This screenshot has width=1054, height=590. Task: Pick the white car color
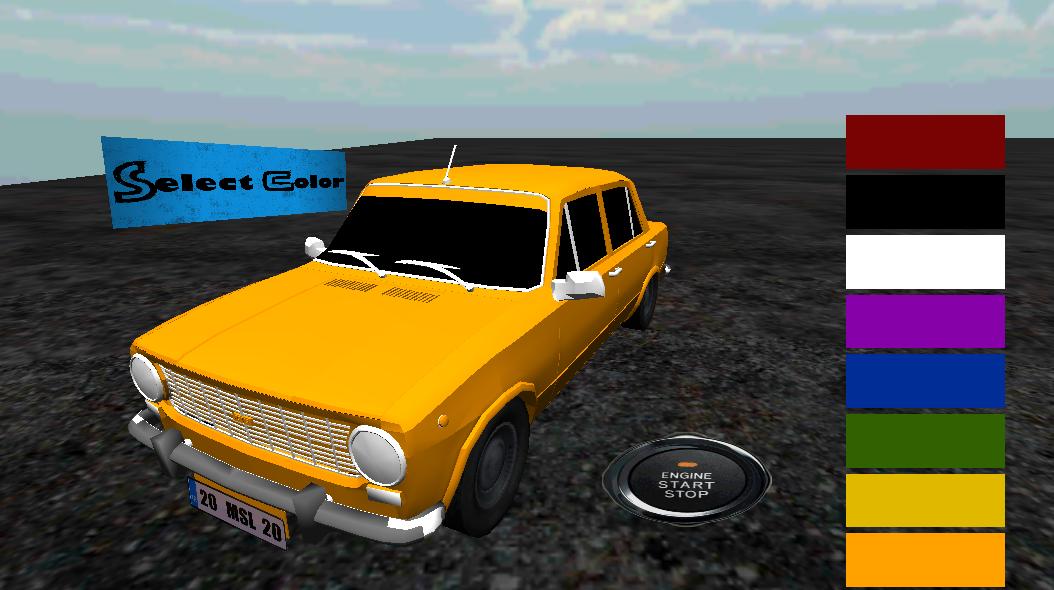pyautogui.click(x=925, y=262)
